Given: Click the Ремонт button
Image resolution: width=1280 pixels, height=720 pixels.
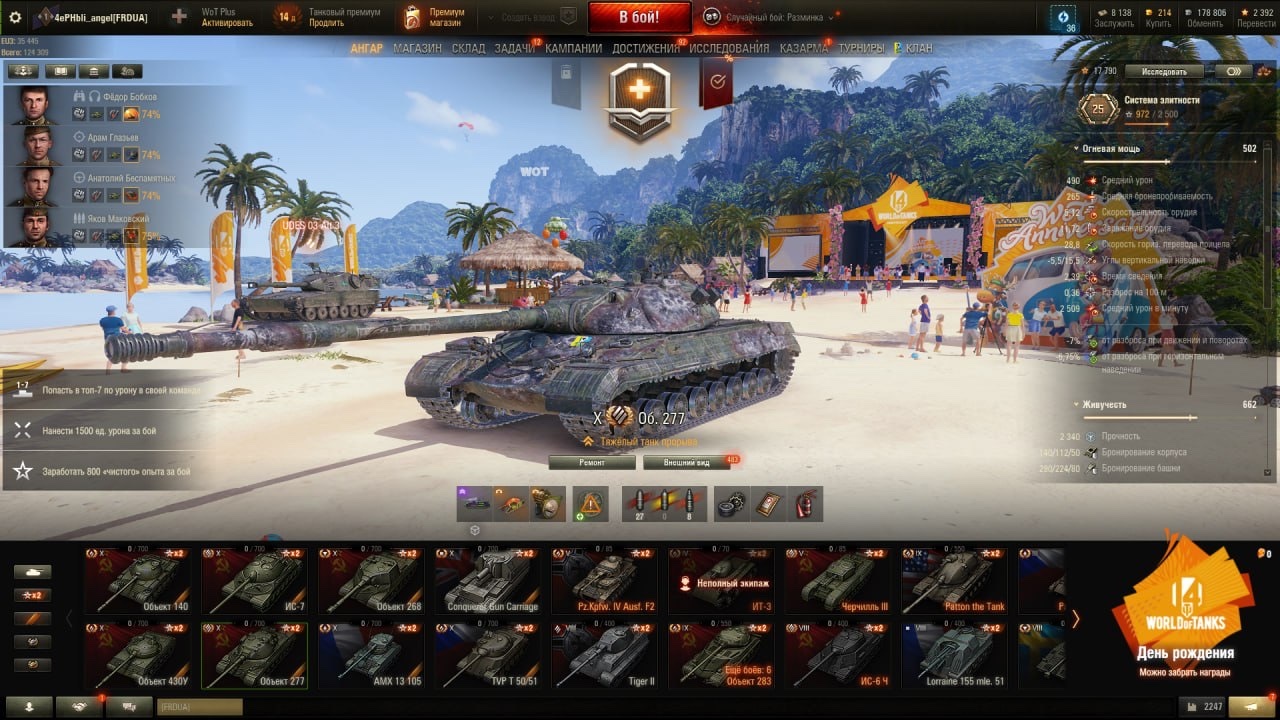Looking at the screenshot, I should point(592,463).
